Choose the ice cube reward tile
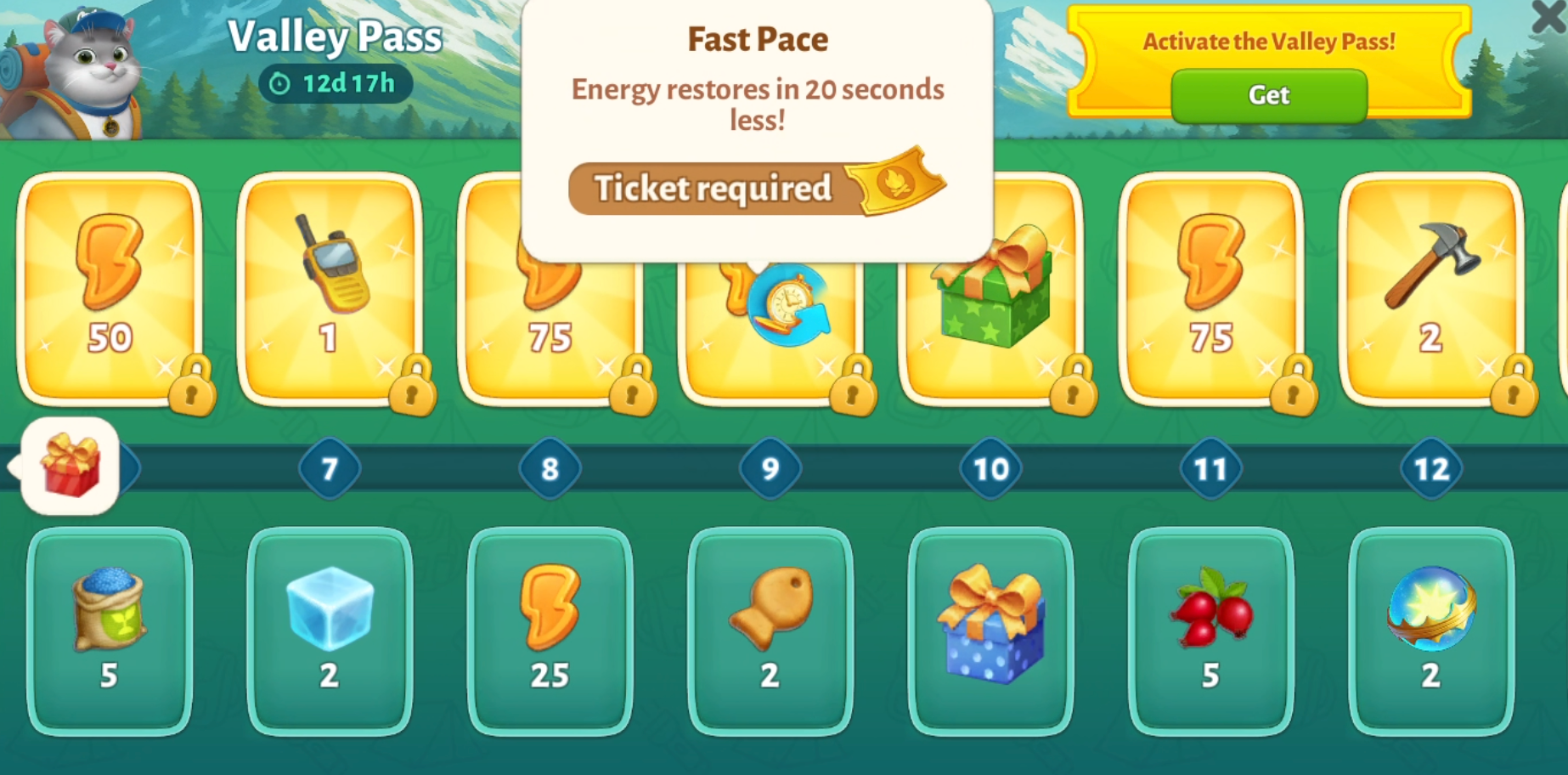 330,631
